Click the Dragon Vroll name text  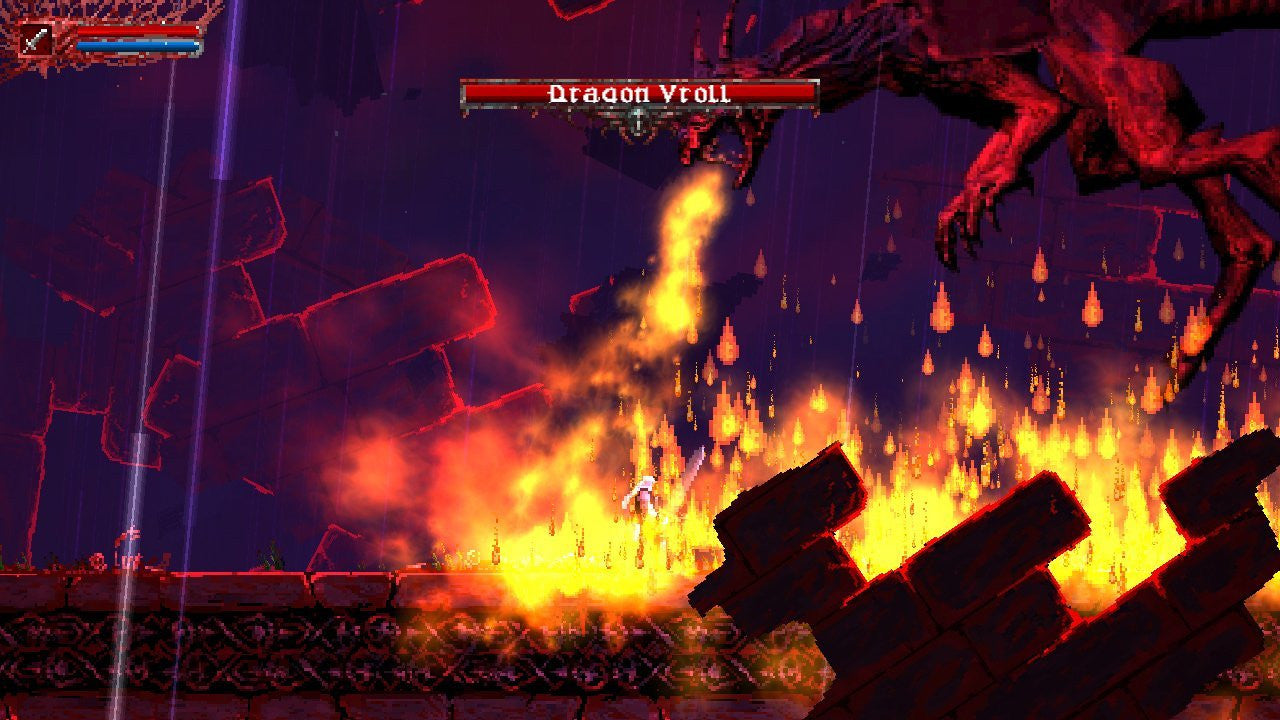(x=640, y=92)
